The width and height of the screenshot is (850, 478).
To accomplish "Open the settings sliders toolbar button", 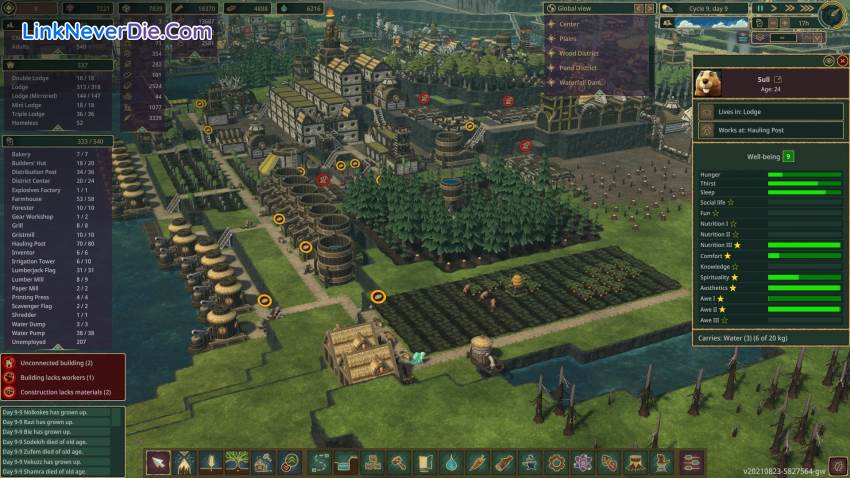I will click(690, 462).
